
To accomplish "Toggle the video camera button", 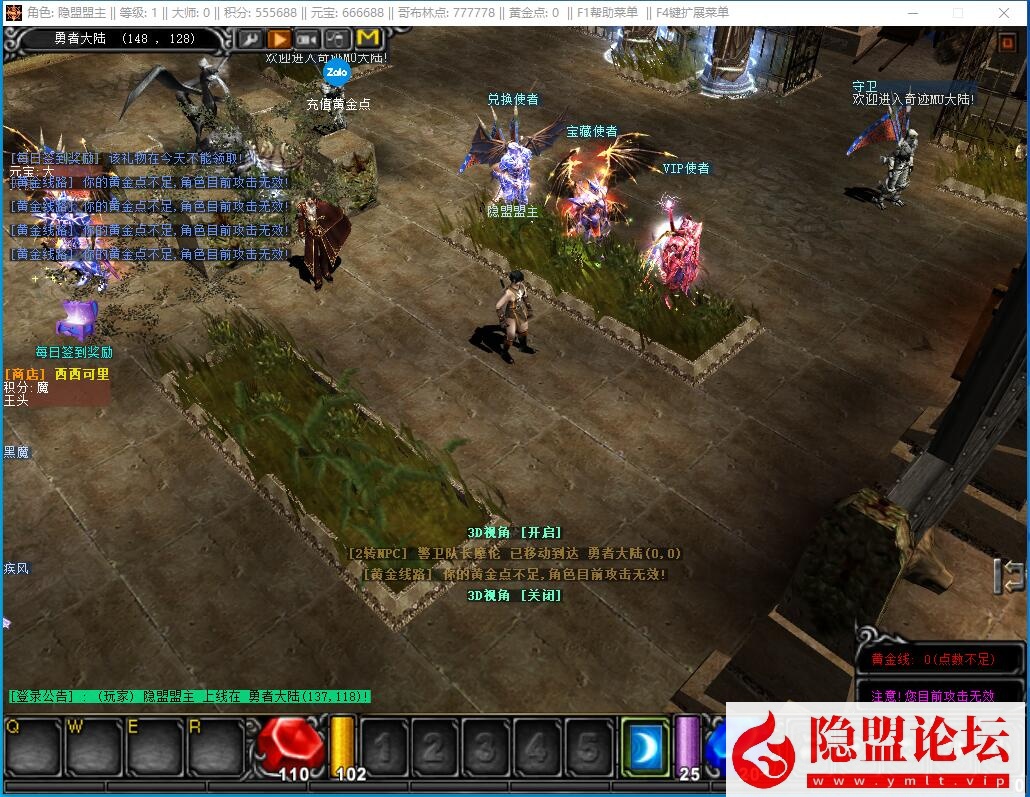I will tap(307, 39).
